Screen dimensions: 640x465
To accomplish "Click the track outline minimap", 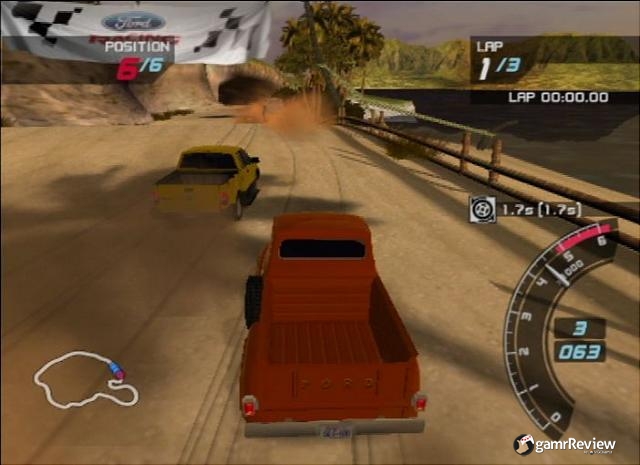I will pos(85,381).
